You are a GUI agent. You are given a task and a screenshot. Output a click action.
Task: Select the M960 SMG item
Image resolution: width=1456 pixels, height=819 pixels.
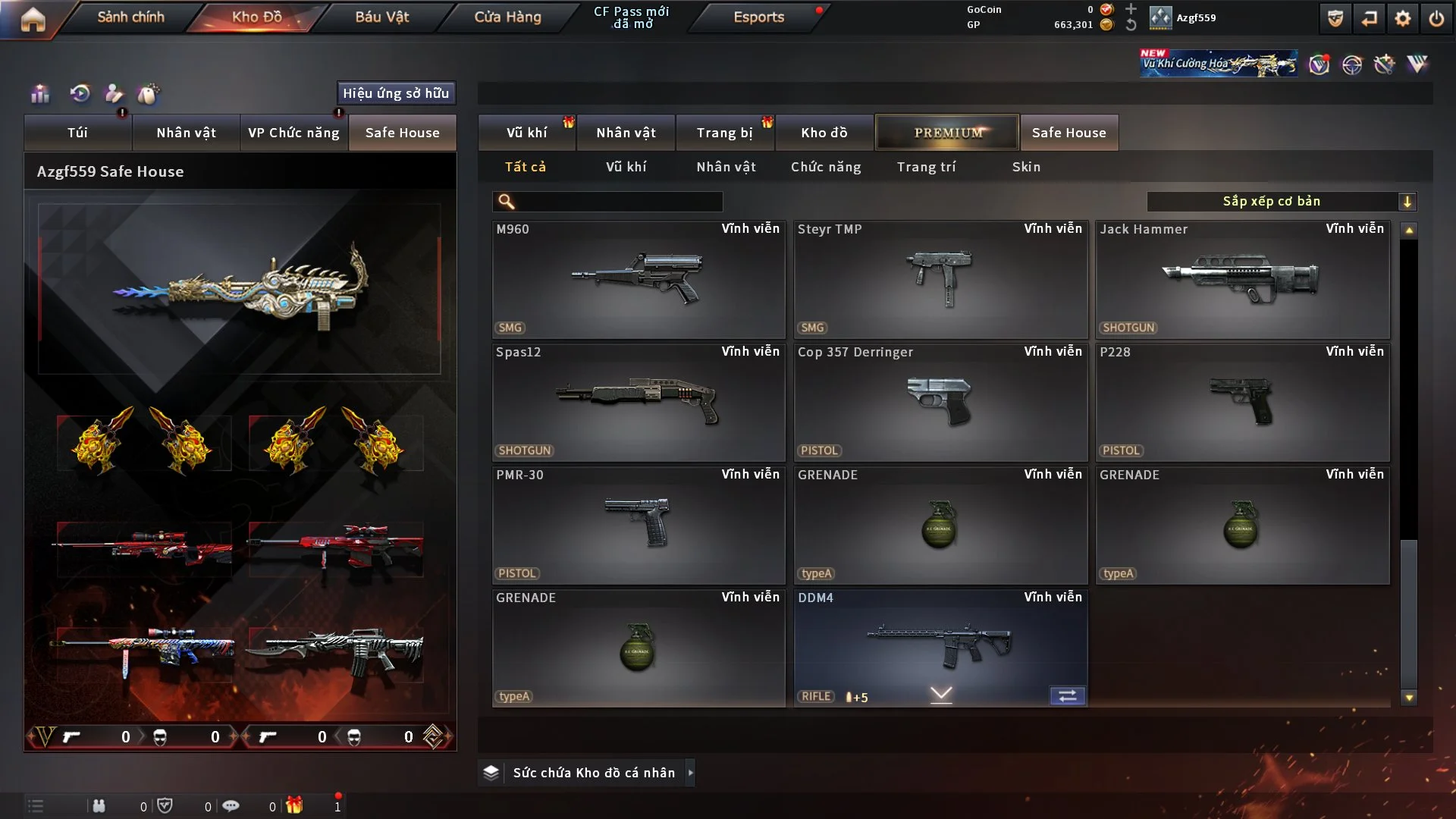[x=638, y=280]
